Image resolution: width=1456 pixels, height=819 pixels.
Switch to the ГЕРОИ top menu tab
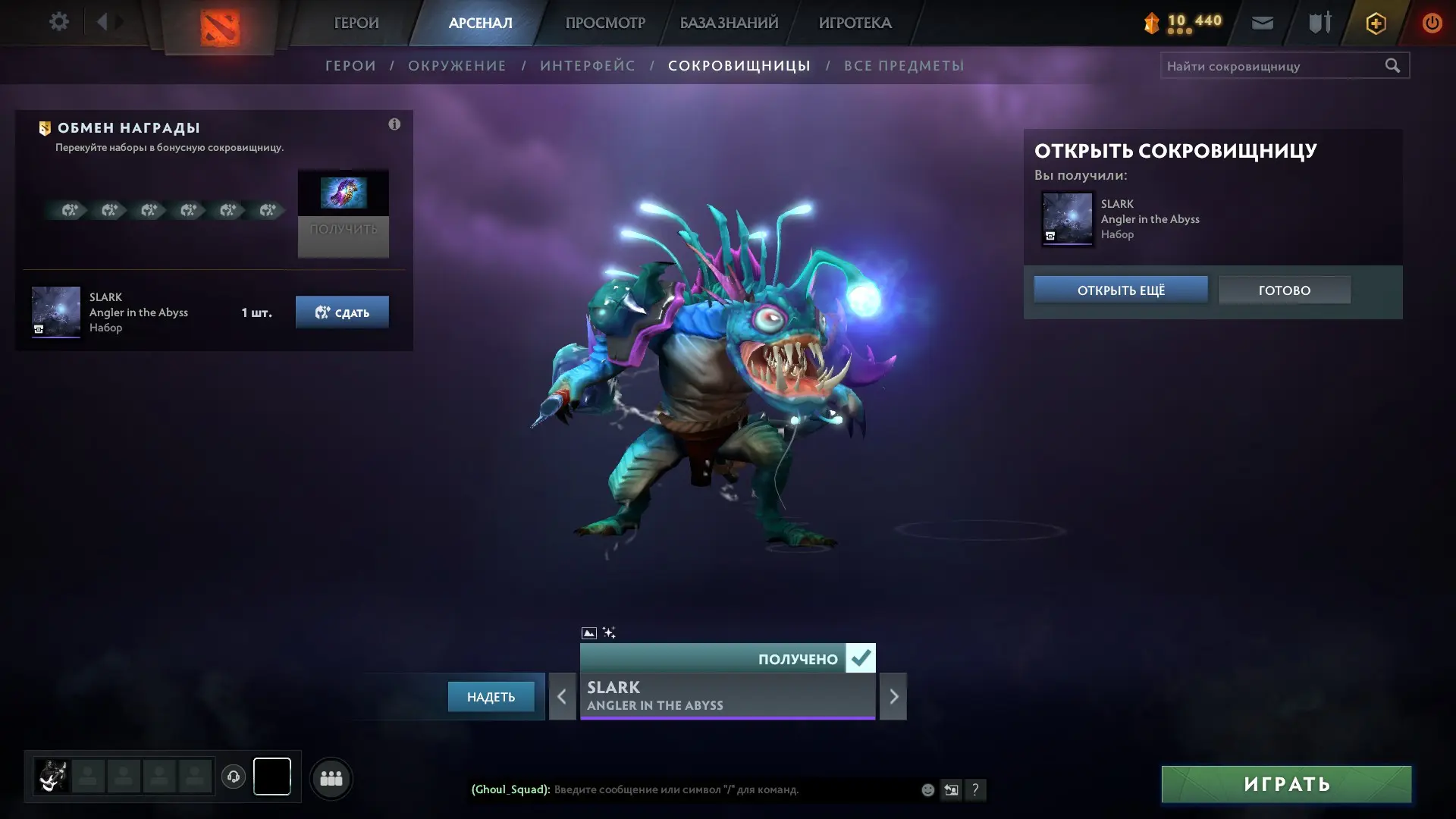[356, 23]
